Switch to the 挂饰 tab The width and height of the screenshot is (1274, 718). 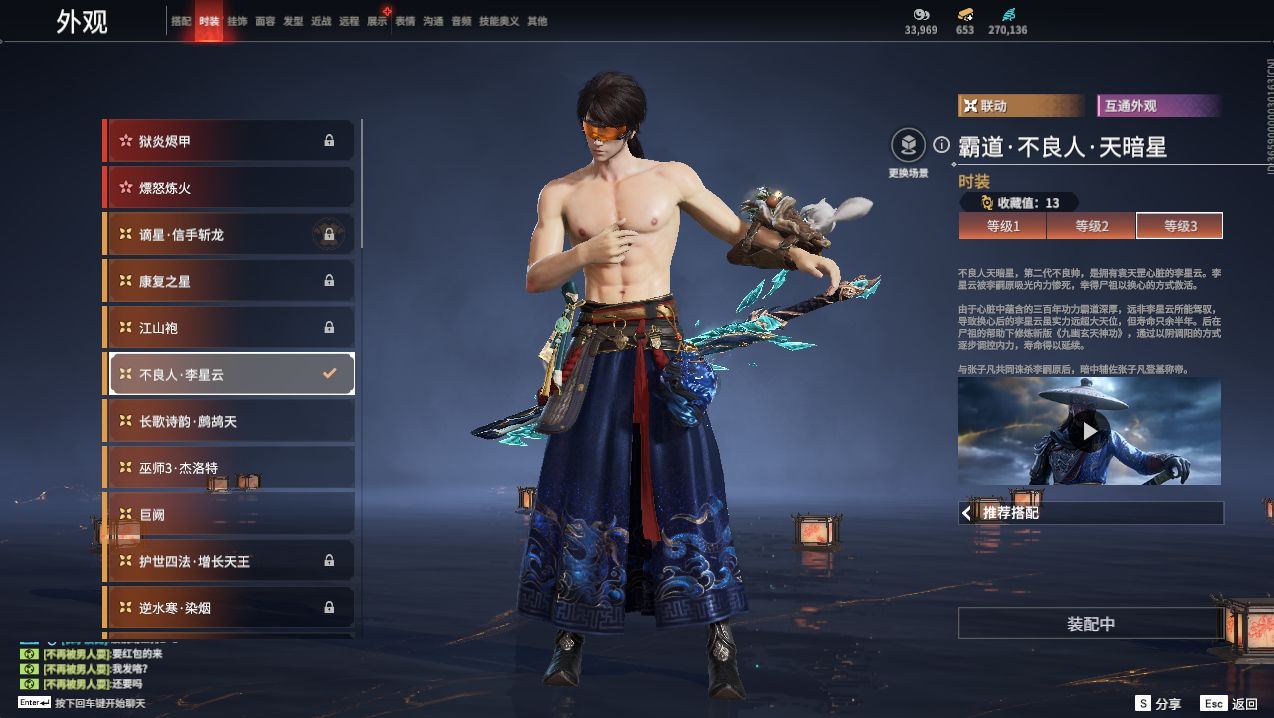tap(237, 21)
